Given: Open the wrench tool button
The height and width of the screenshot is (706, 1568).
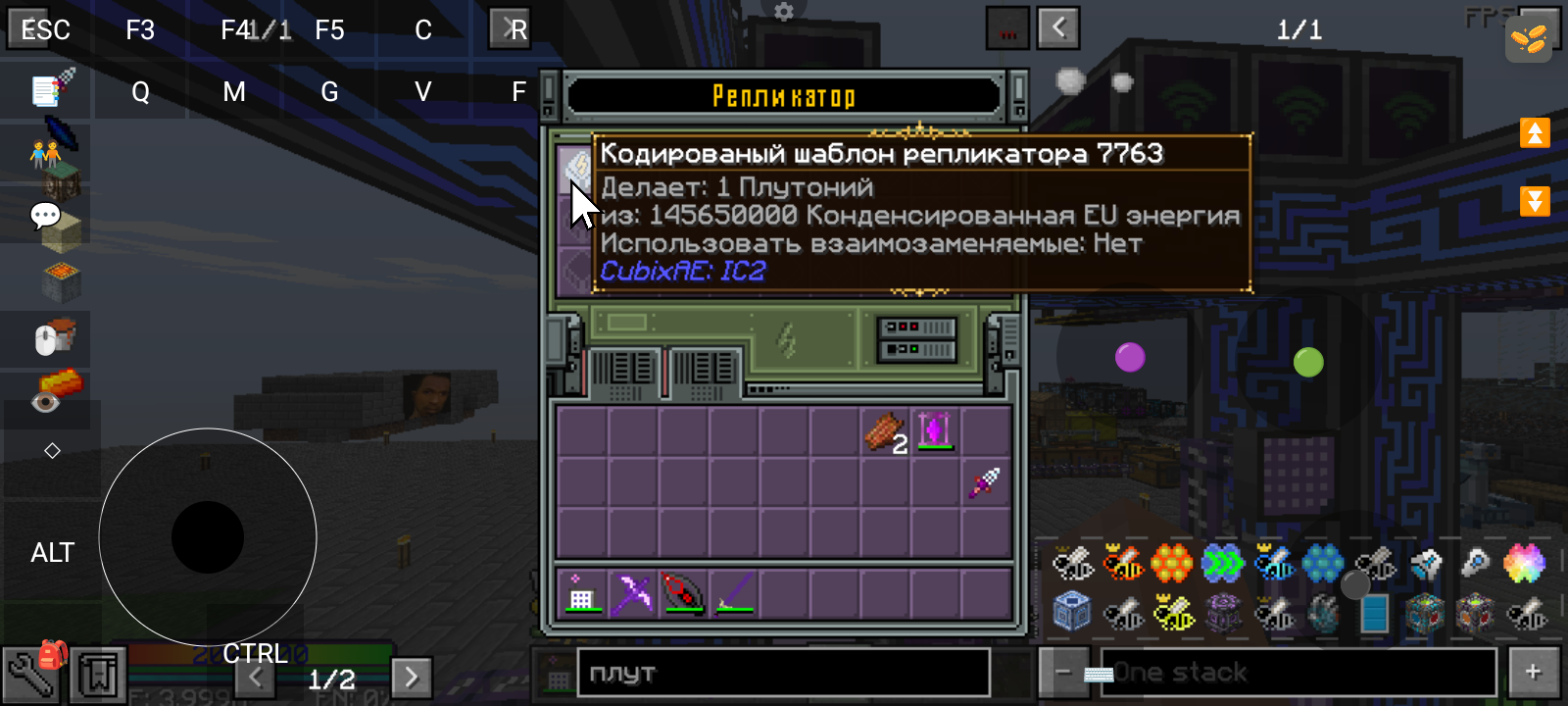Looking at the screenshot, I should [29, 675].
